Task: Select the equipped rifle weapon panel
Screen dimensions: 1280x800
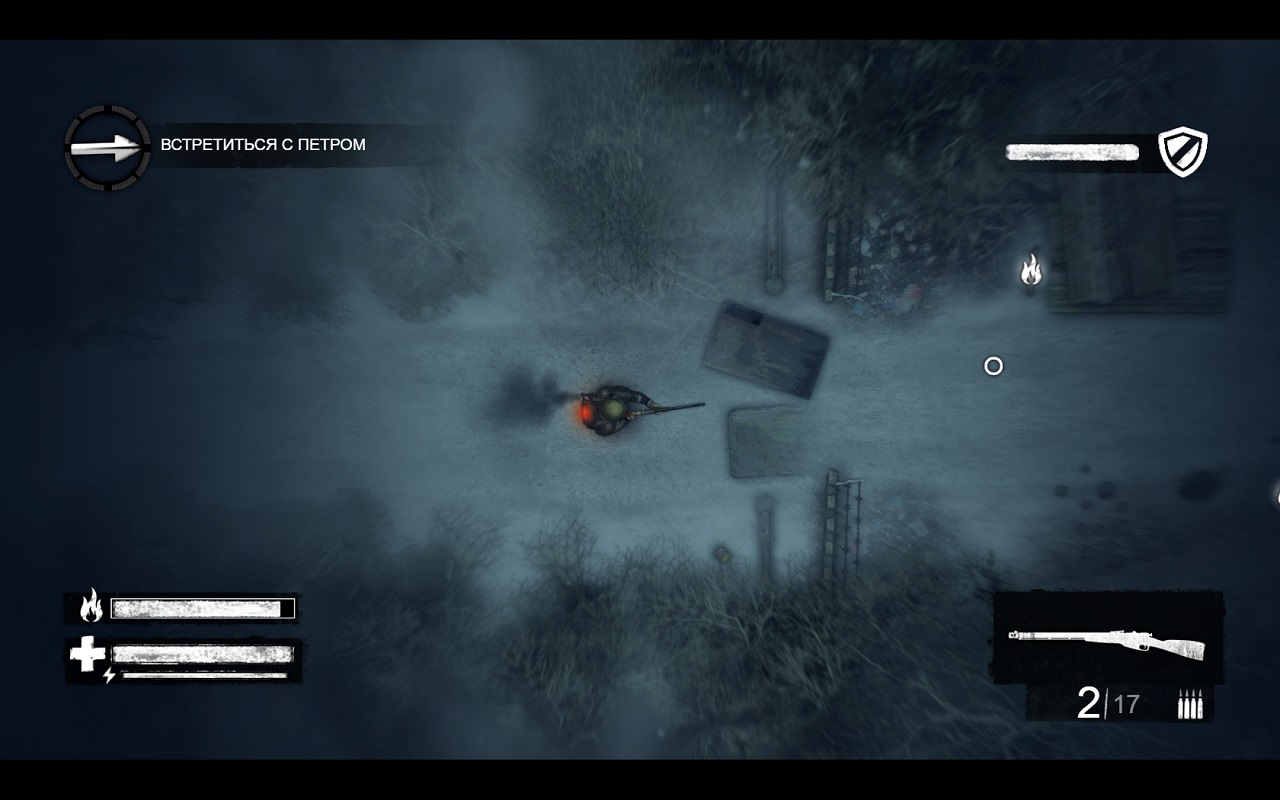Action: pyautogui.click(x=1107, y=637)
